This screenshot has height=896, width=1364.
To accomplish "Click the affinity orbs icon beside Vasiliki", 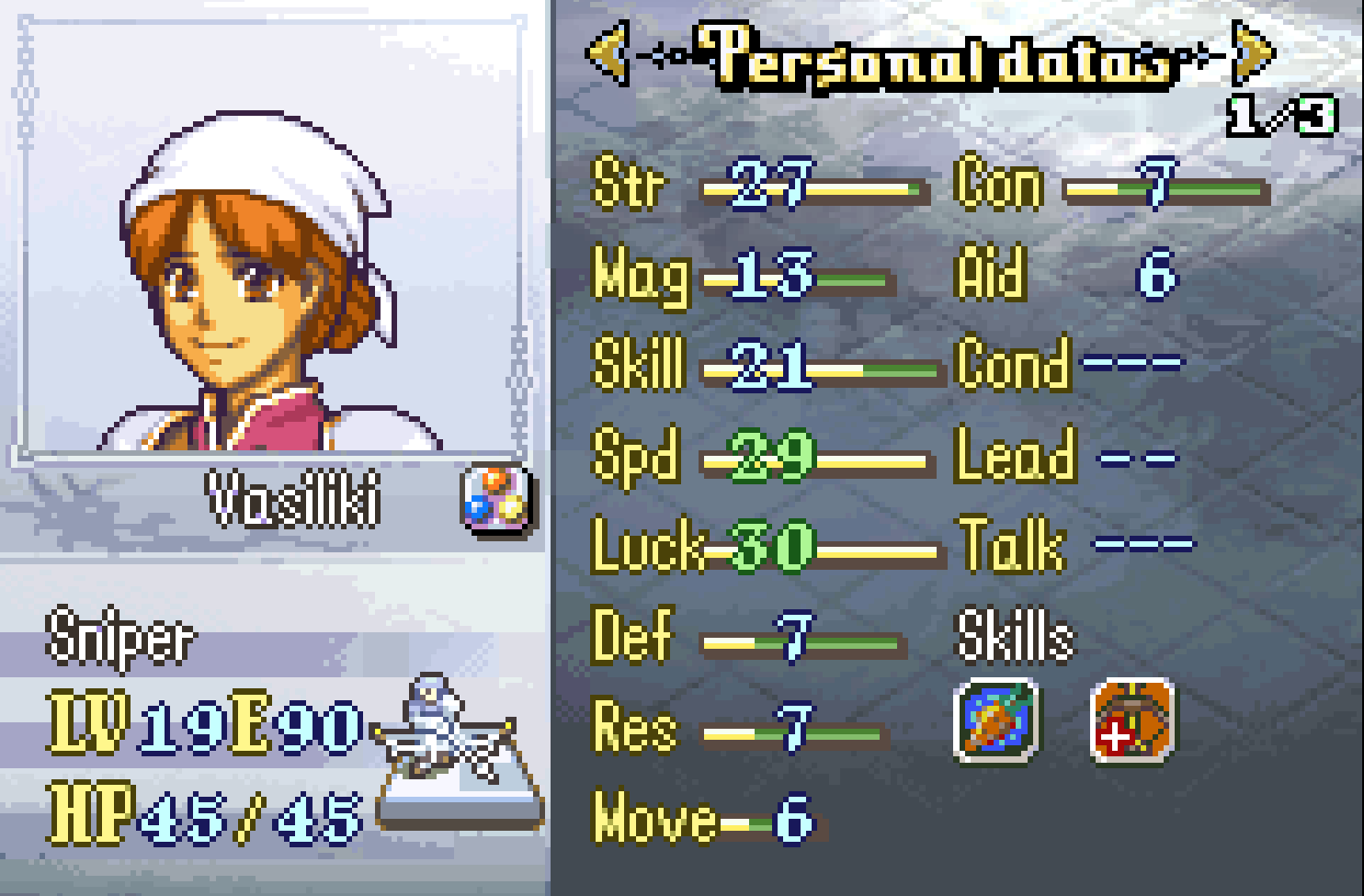I will coord(495,499).
